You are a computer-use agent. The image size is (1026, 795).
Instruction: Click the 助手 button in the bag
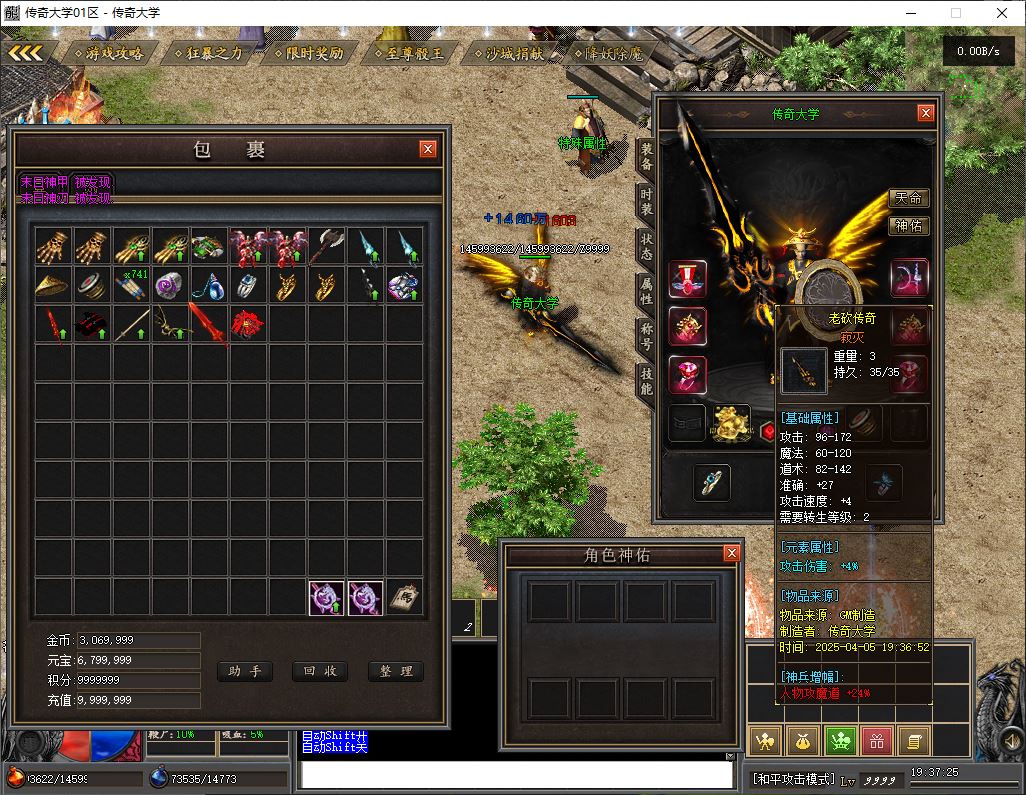tap(244, 671)
